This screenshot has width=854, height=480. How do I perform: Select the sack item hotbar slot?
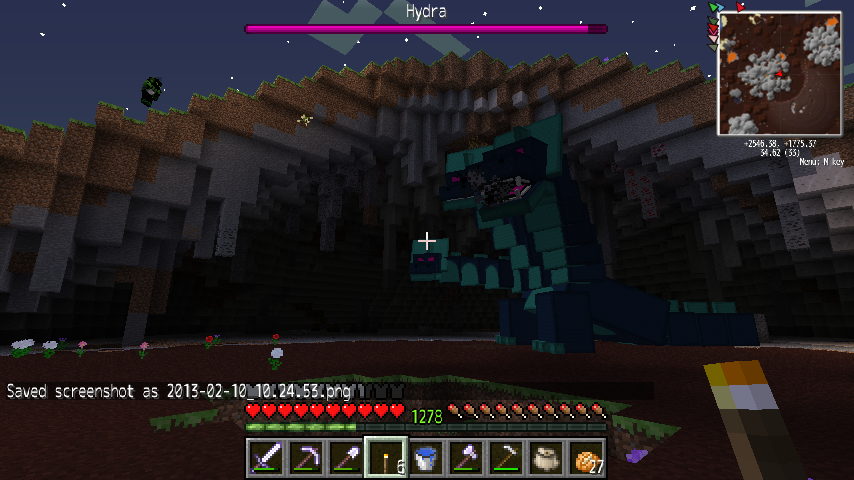pos(546,458)
